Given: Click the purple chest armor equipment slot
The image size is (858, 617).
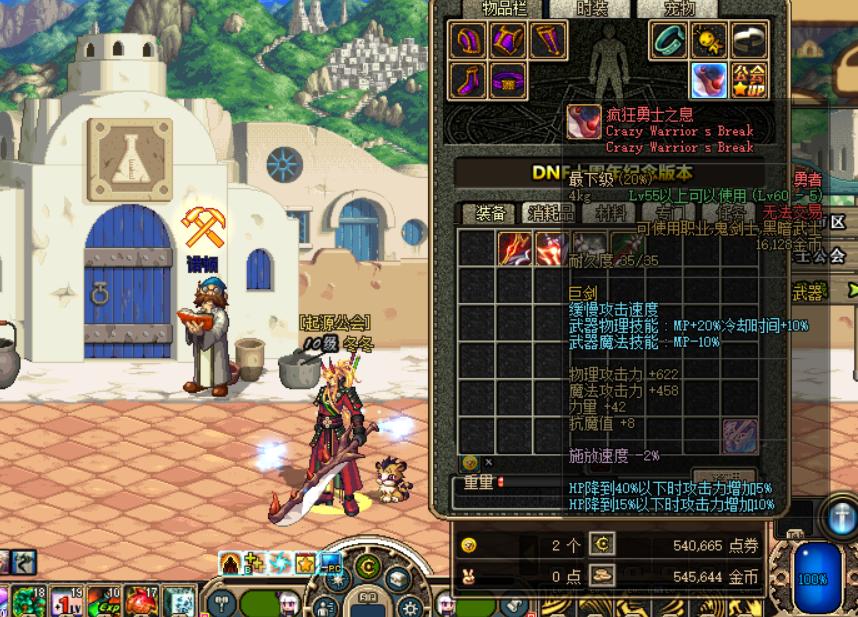Looking at the screenshot, I should pyautogui.click(x=510, y=42).
